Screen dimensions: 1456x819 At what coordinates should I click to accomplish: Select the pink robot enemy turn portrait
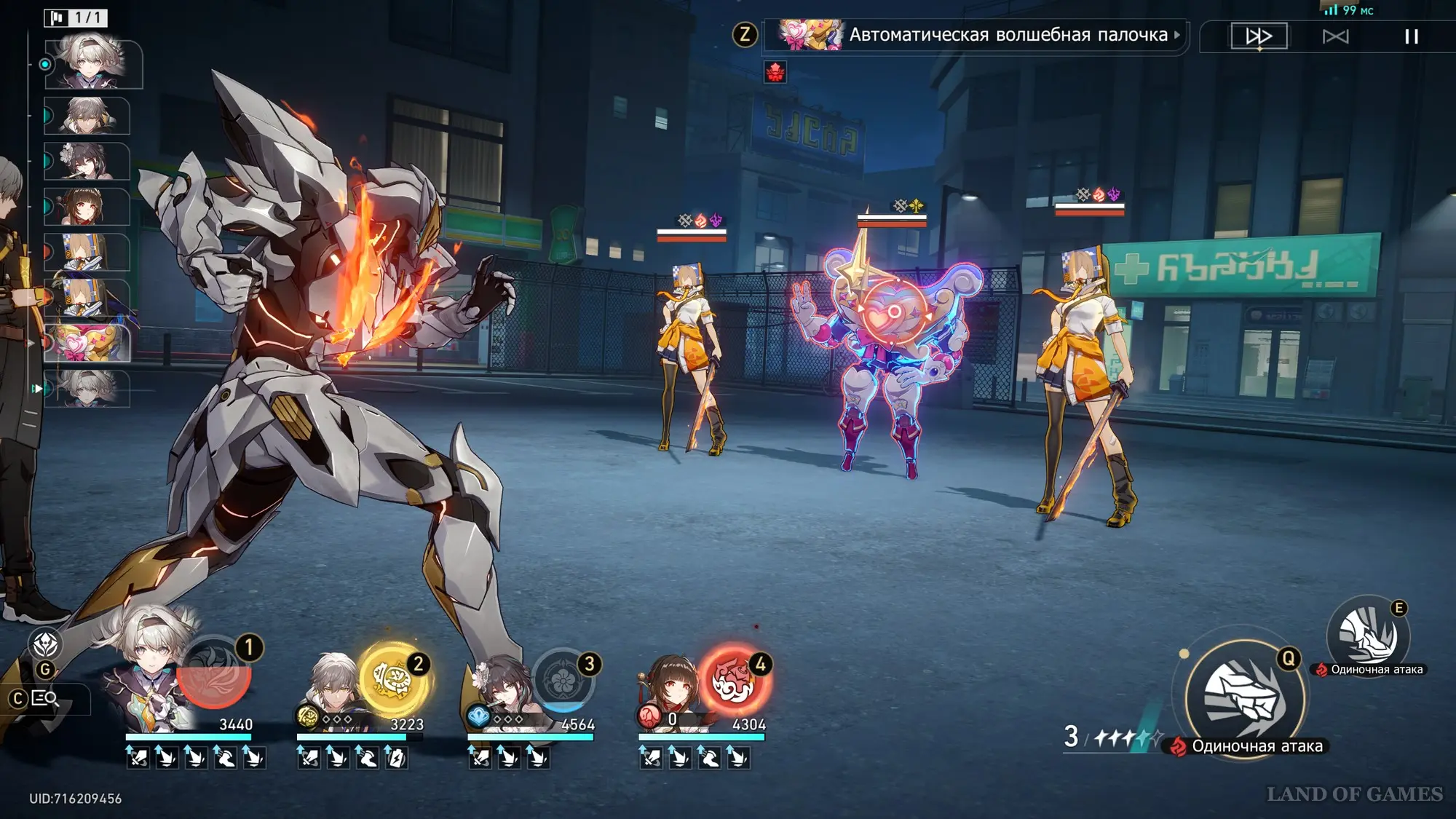(87, 343)
